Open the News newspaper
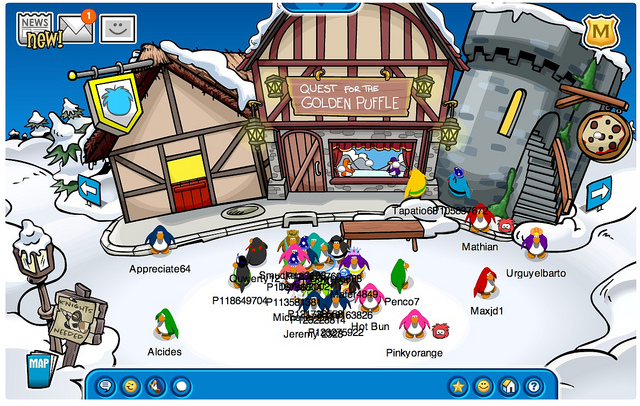This screenshot has height=406, width=640. [x=40, y=30]
